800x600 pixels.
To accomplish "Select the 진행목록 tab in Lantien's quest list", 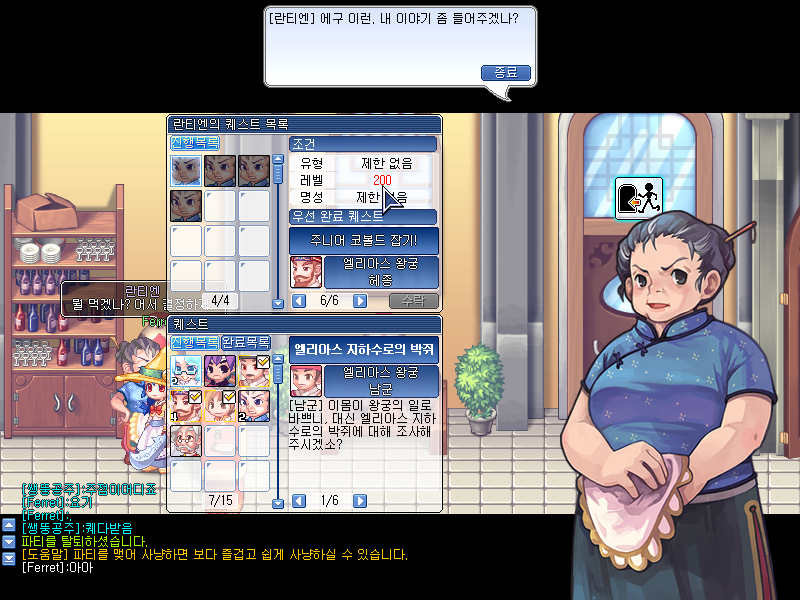I will tap(195, 143).
